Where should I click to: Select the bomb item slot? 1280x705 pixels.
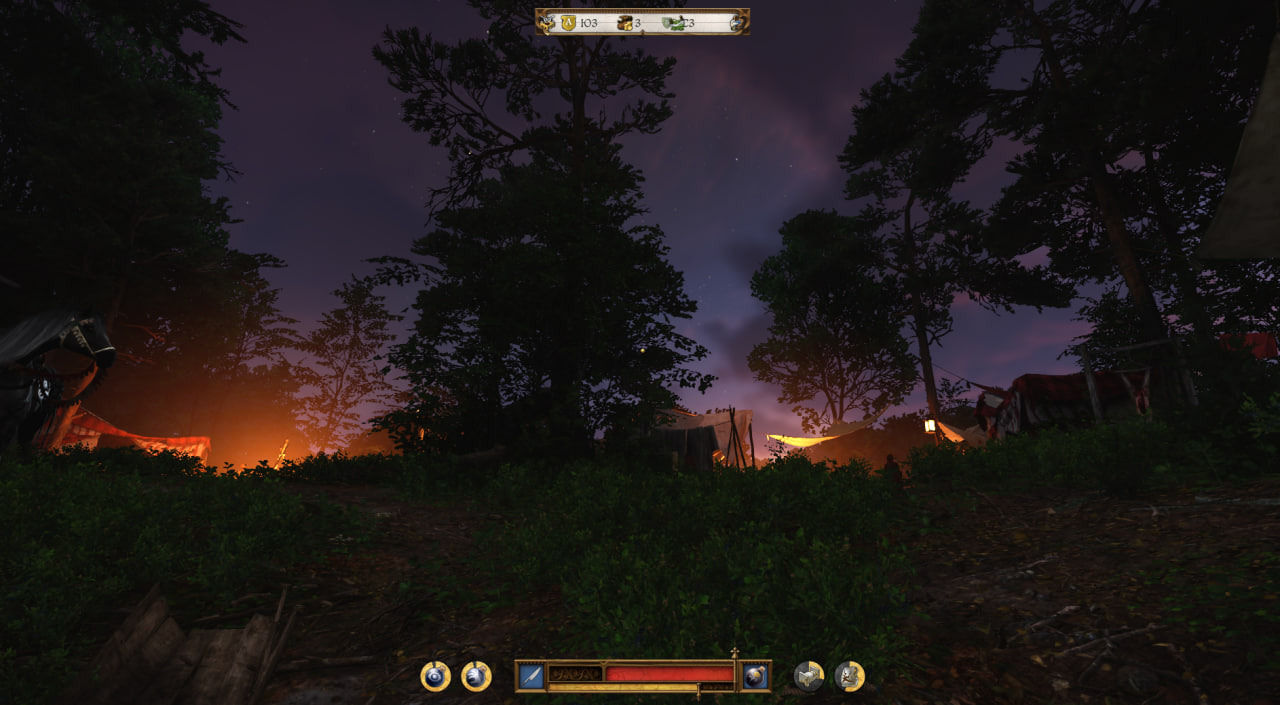point(755,676)
